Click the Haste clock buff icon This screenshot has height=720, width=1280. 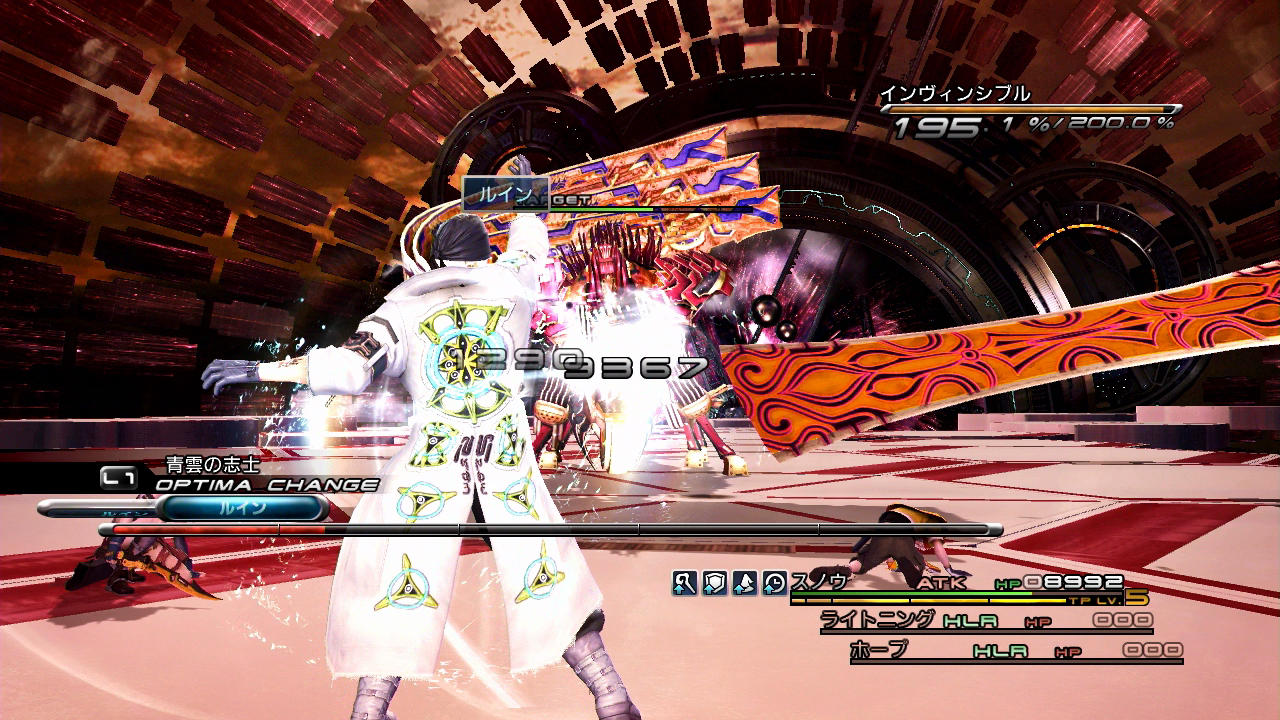[x=774, y=583]
